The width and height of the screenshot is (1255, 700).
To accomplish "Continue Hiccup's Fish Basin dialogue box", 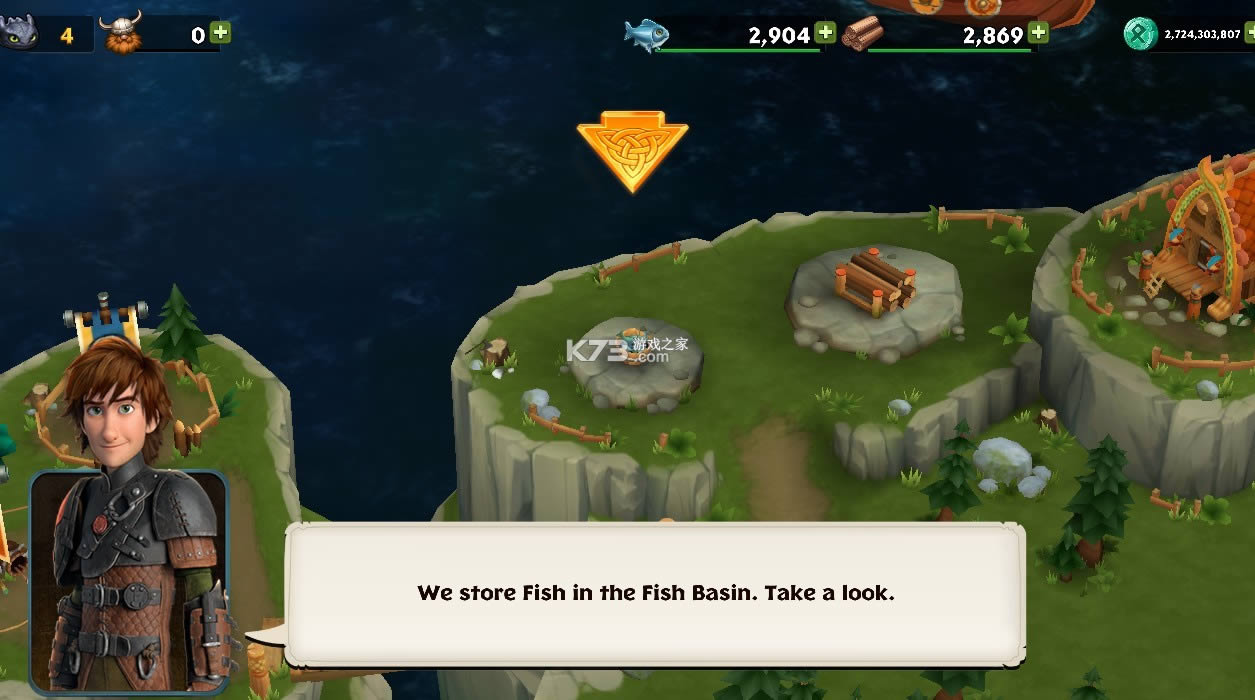I will pyautogui.click(x=655, y=593).
